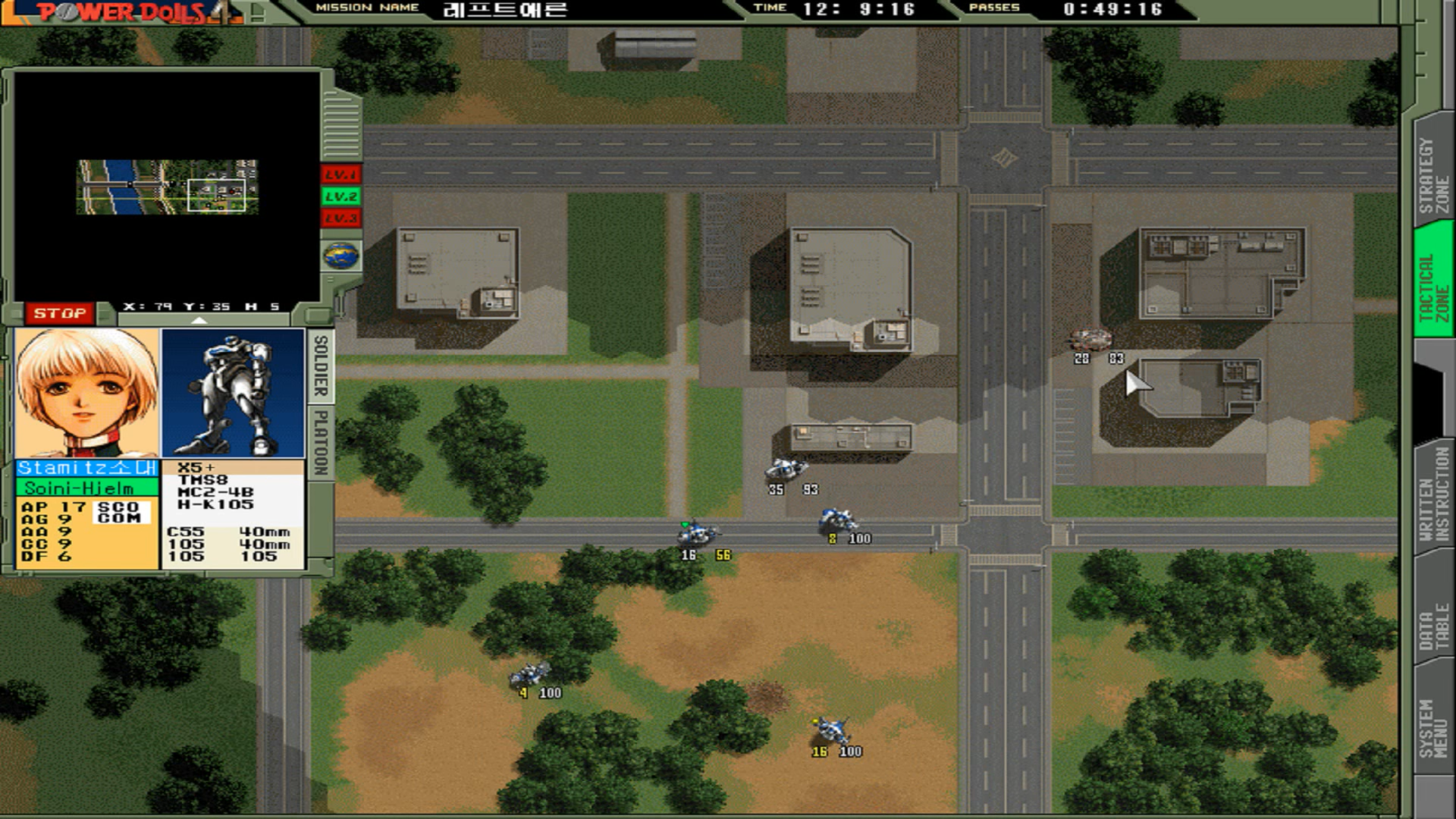
Task: Select the Stamitz platoon name label
Action: click(87, 469)
